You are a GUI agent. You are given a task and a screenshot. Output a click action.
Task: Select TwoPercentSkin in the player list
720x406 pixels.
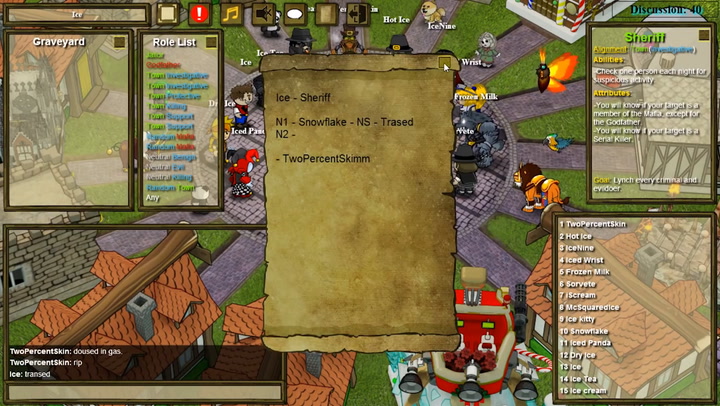(598, 224)
